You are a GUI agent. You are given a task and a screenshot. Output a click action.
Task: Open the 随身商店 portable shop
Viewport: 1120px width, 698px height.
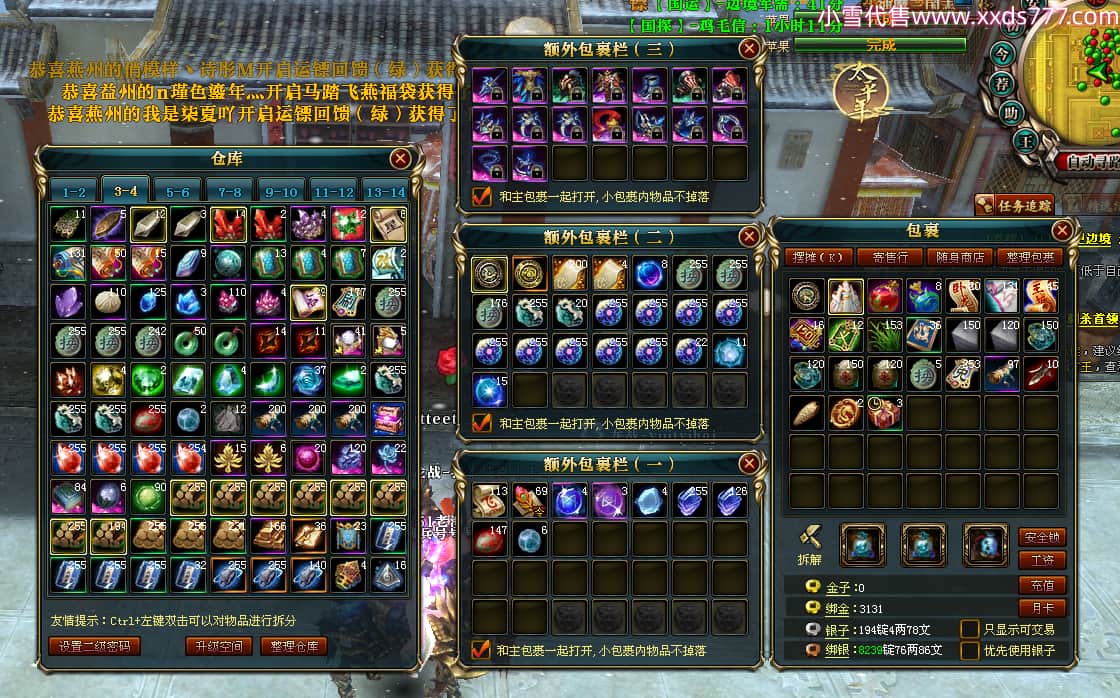(x=961, y=257)
